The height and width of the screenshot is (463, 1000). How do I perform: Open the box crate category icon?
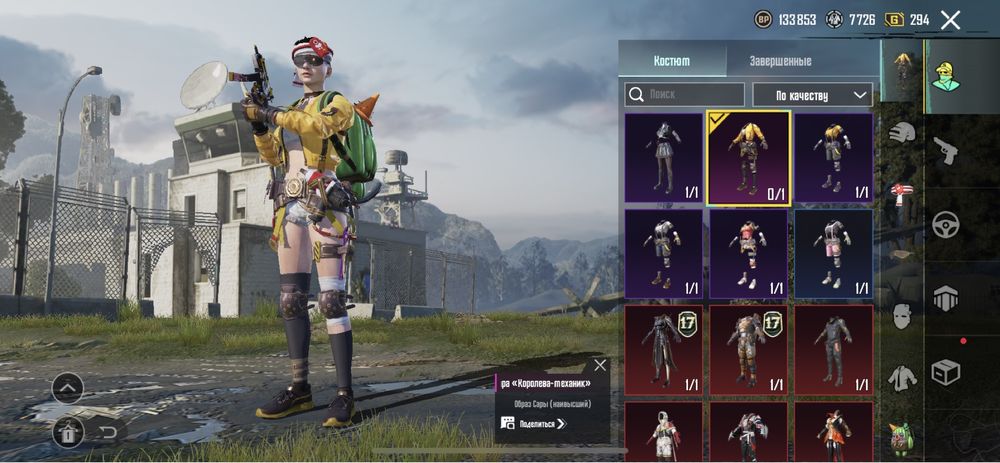(945, 372)
